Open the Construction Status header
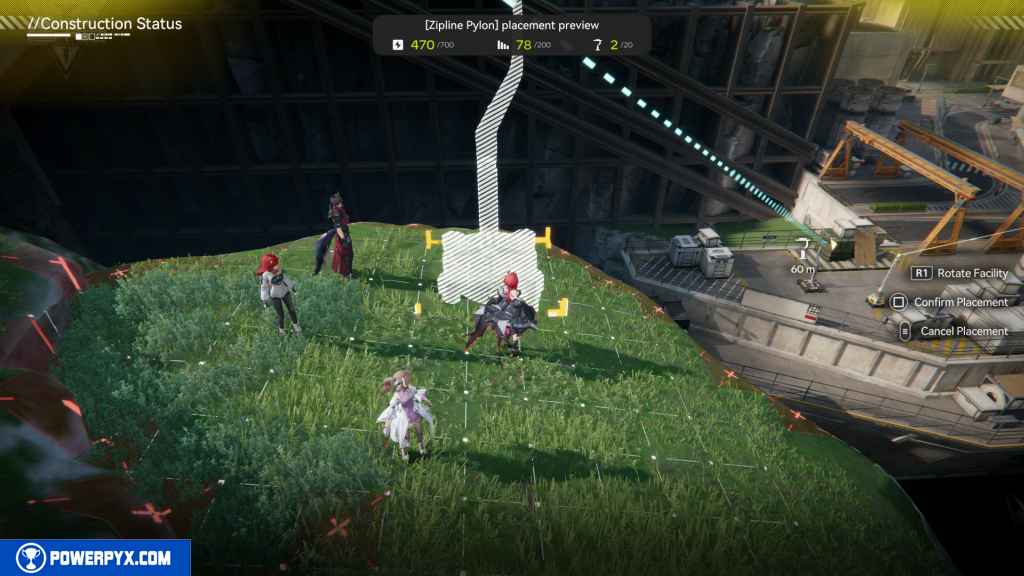The height and width of the screenshot is (576, 1024). point(105,23)
